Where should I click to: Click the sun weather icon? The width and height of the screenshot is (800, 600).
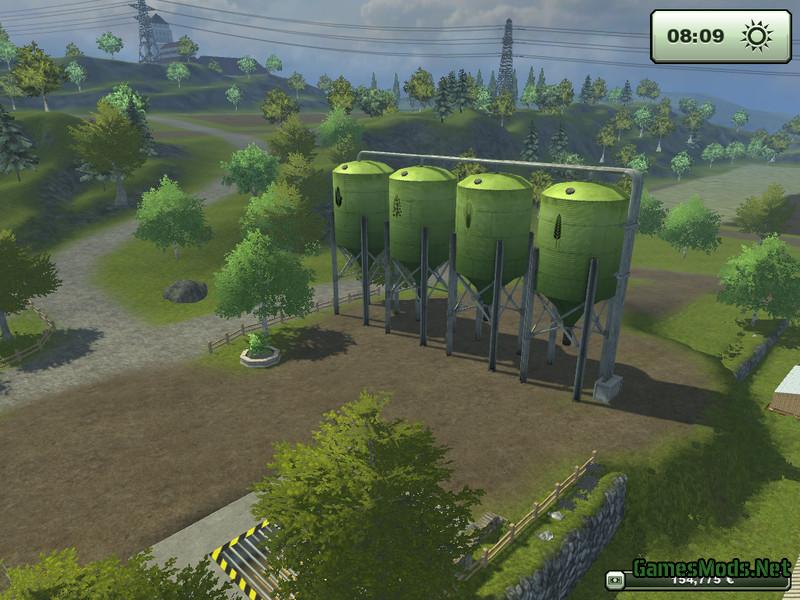pos(756,36)
